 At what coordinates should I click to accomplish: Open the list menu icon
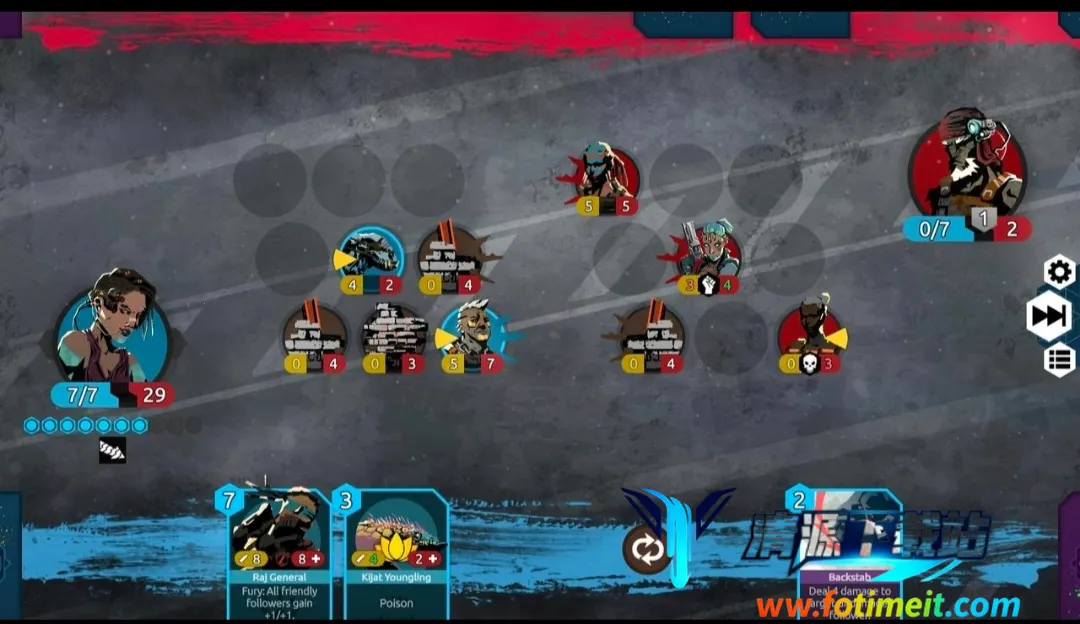point(1059,360)
